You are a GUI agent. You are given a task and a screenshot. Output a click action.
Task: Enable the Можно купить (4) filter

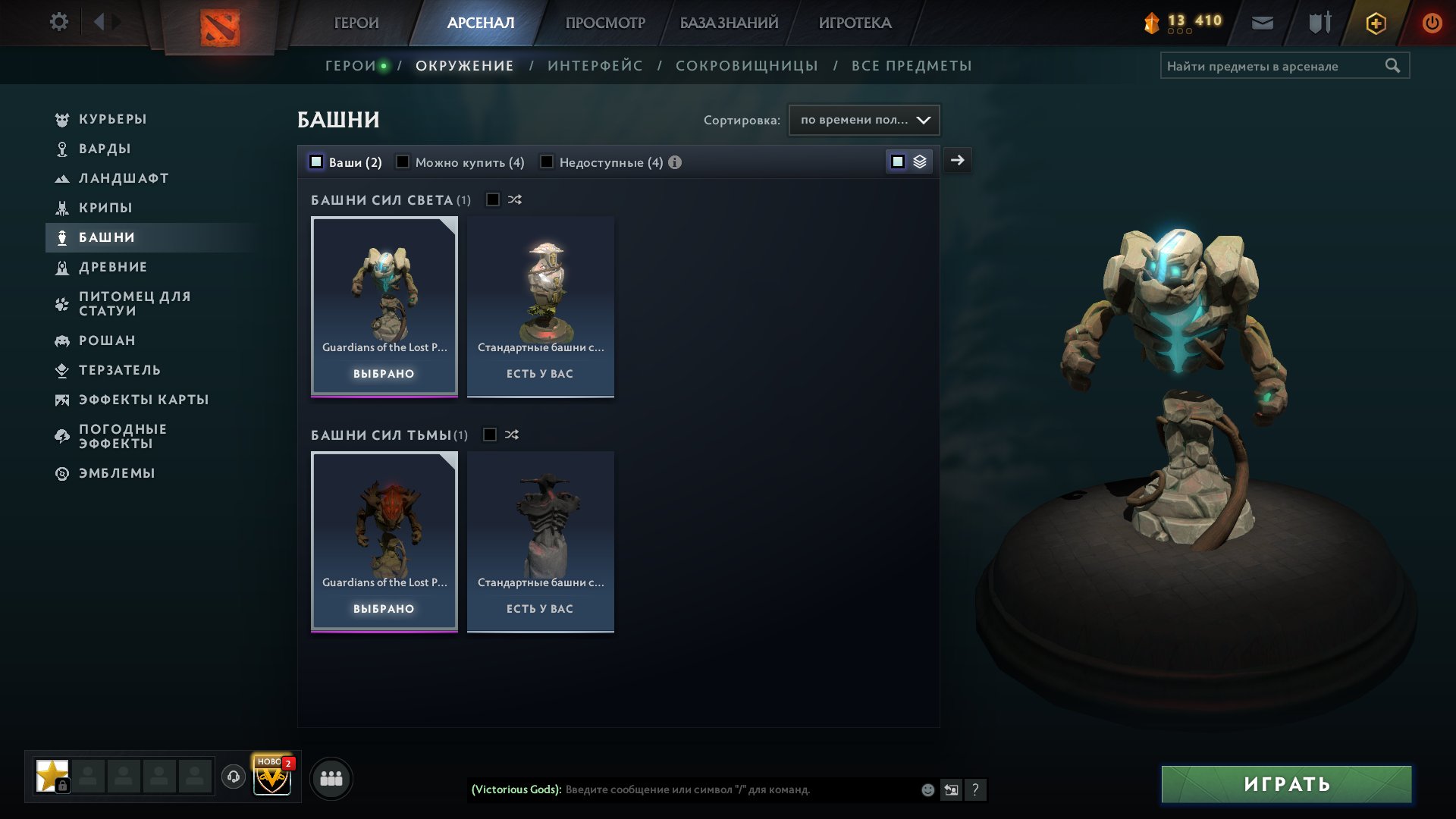click(403, 162)
